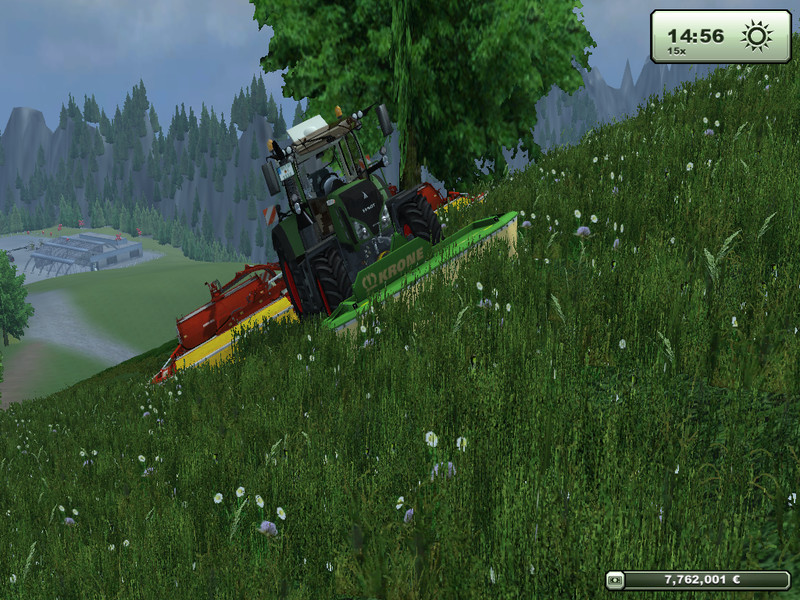Click the sun weather icon

(x=756, y=36)
